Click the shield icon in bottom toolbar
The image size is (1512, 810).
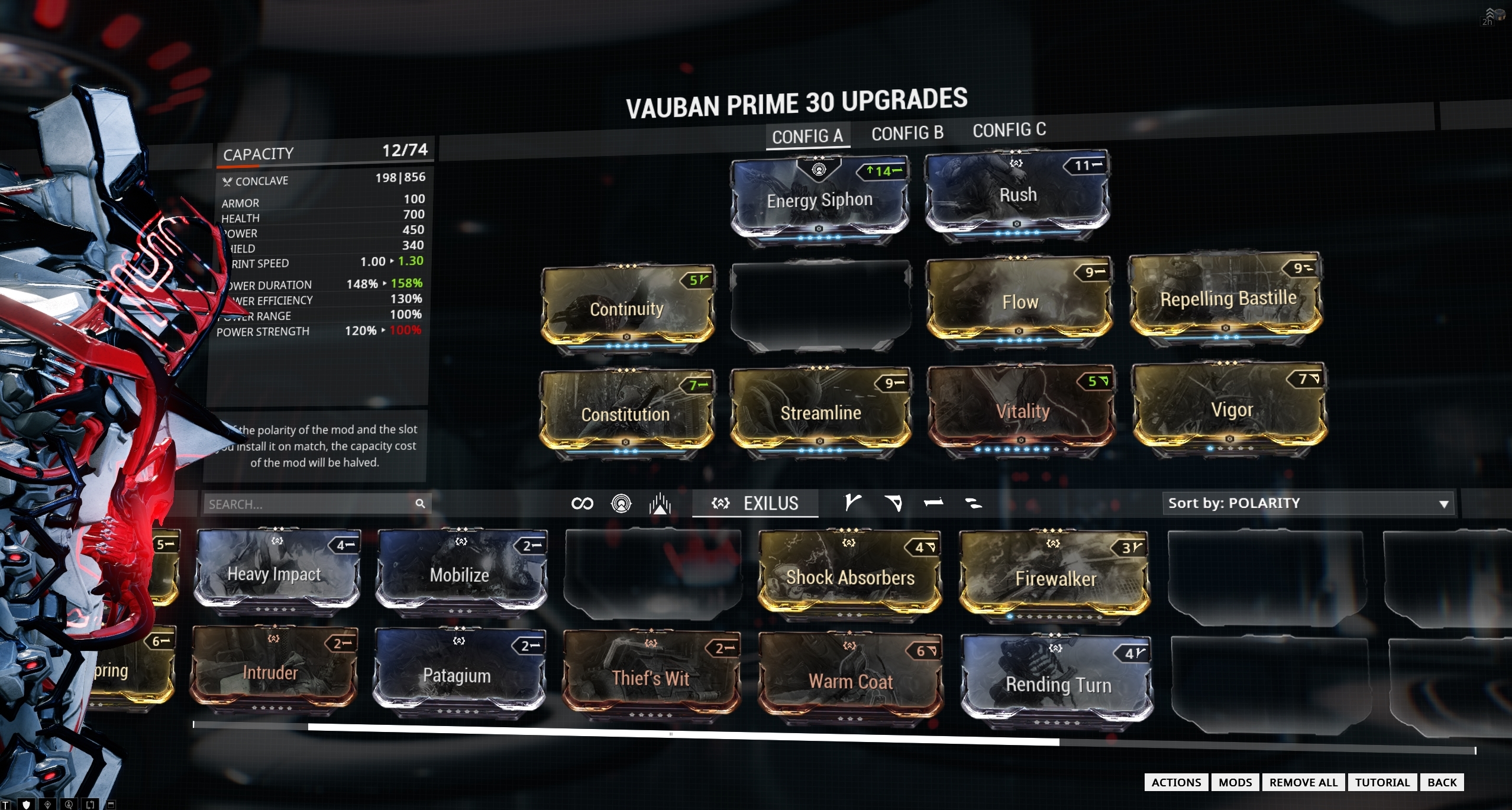pyautogui.click(x=27, y=804)
